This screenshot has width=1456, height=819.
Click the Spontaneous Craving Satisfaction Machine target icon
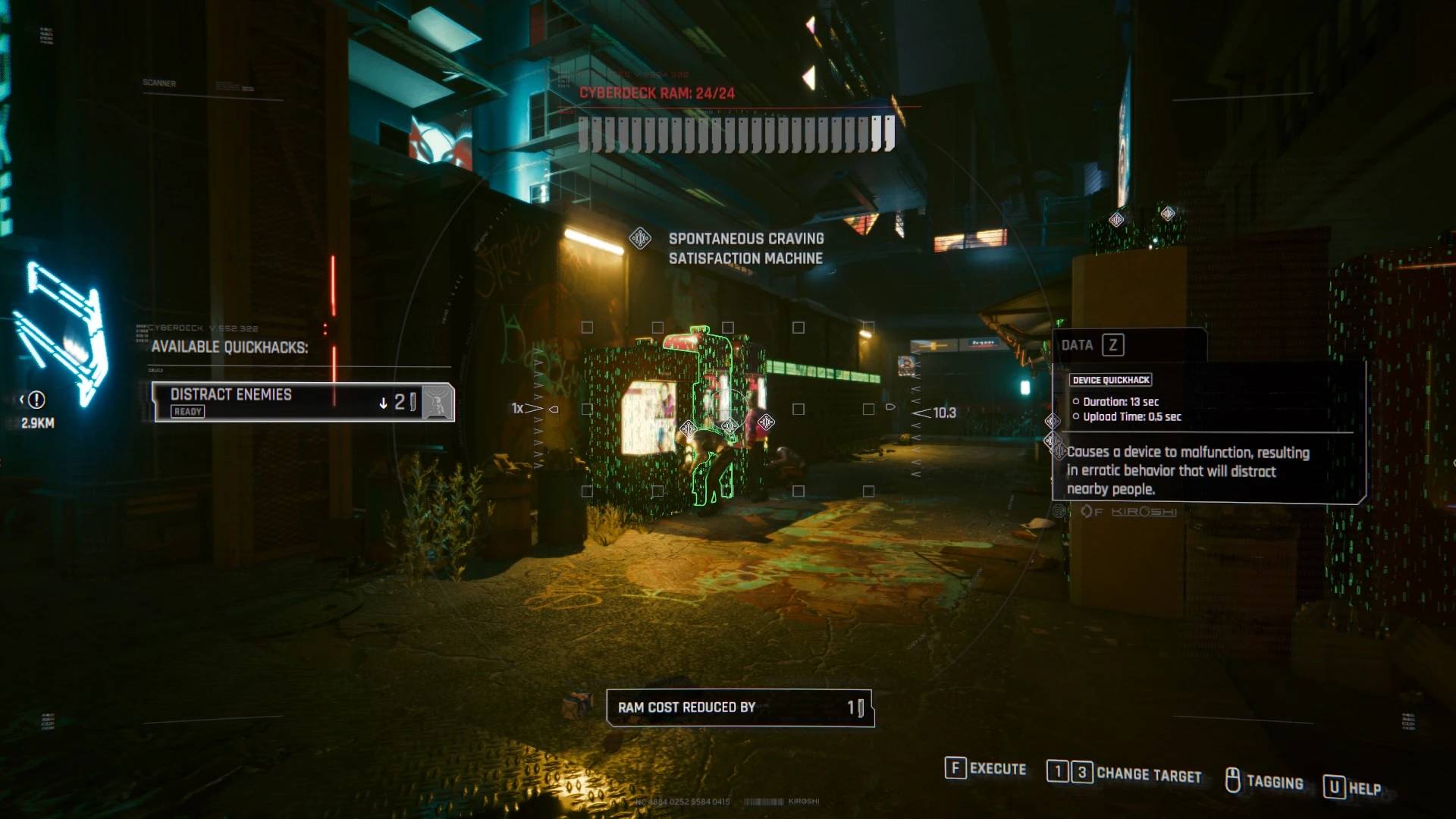(641, 239)
